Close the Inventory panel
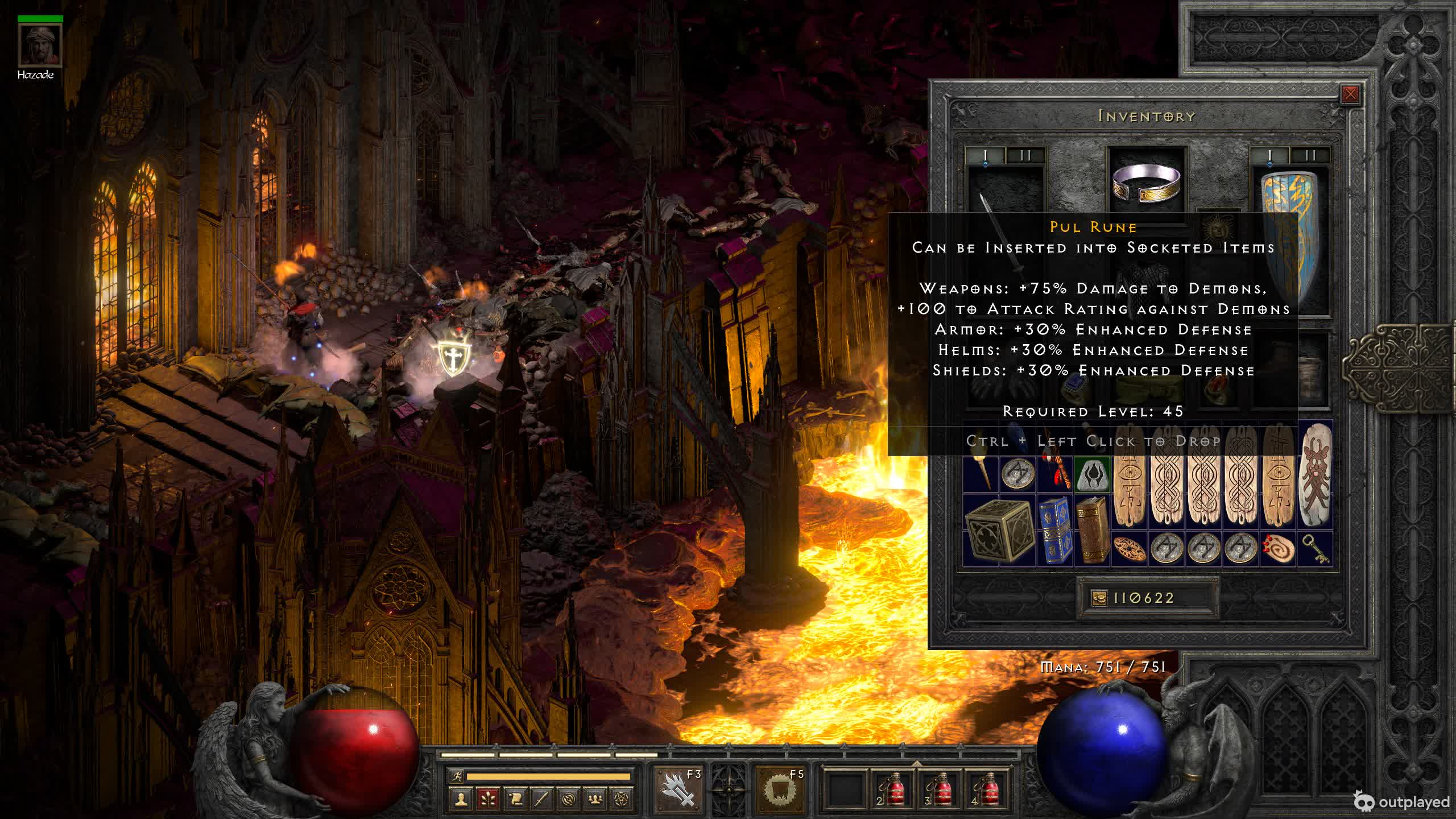Image resolution: width=1456 pixels, height=819 pixels. coord(1350,94)
